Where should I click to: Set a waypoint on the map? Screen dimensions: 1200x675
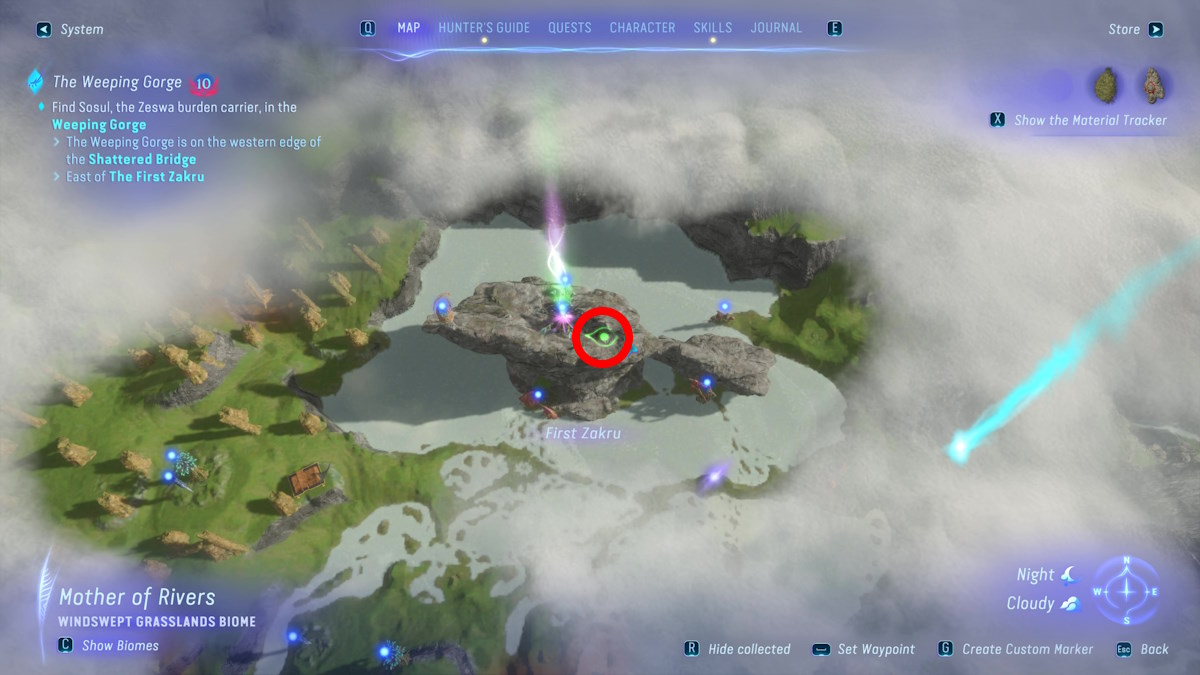864,649
